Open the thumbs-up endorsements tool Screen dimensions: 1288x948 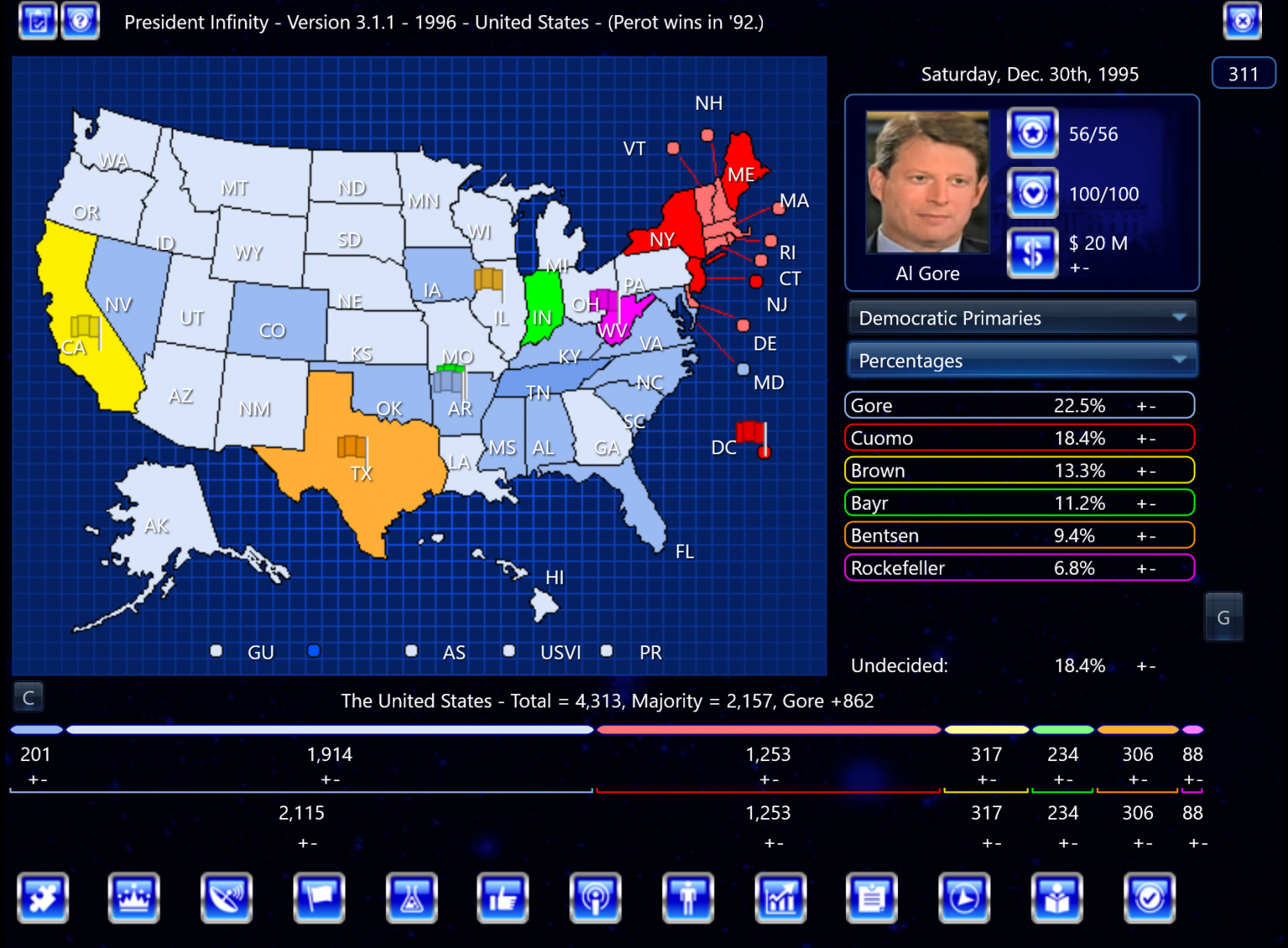503,898
